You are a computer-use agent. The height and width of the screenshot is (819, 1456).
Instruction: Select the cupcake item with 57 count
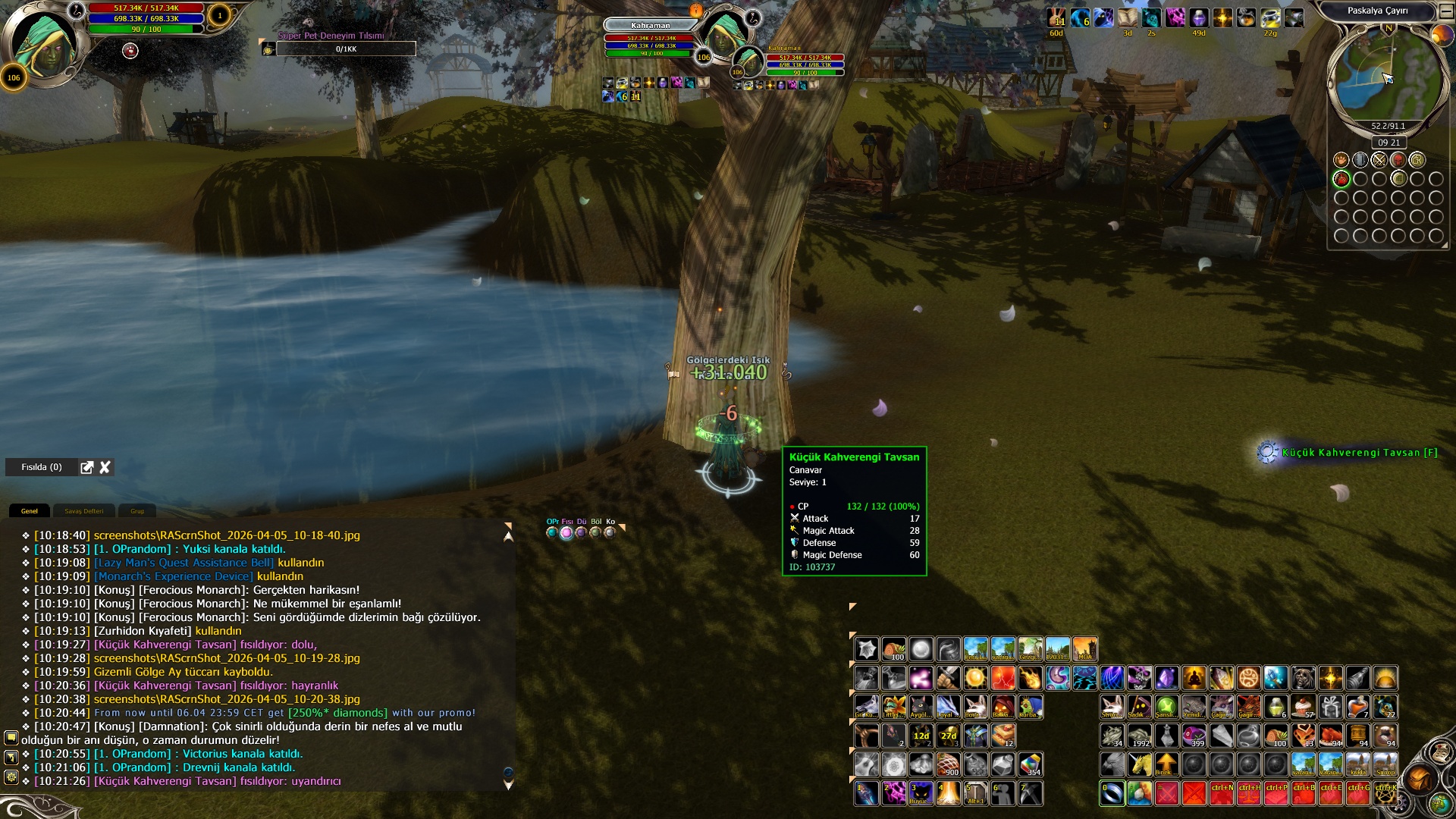coord(1303,707)
